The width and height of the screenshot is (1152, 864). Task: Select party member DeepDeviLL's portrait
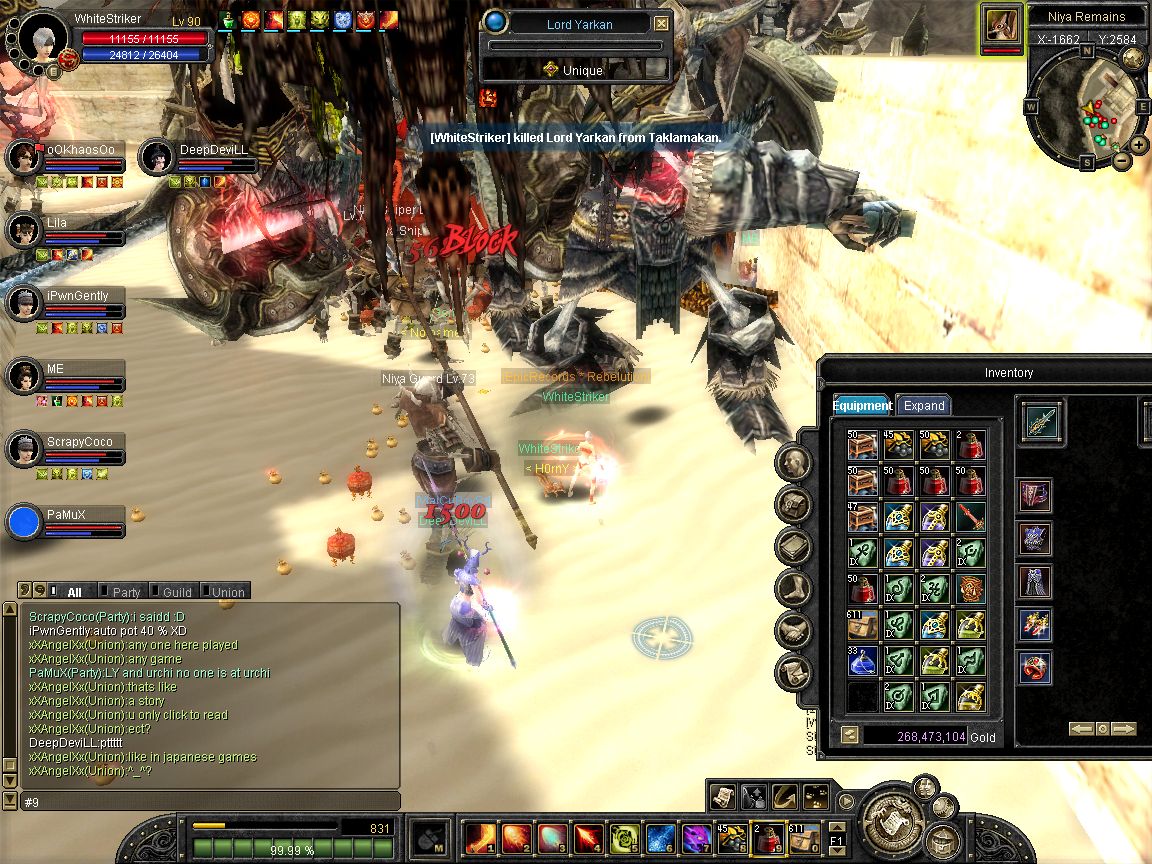click(156, 157)
